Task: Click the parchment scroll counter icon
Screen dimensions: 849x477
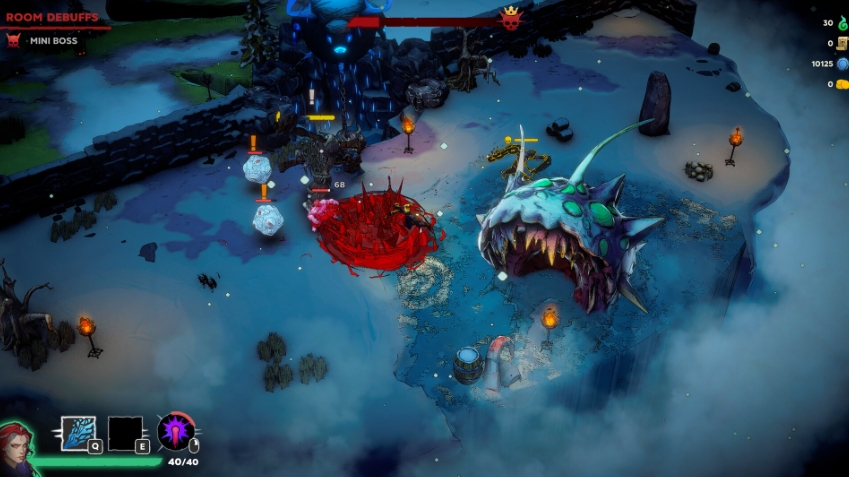Action: (842, 43)
